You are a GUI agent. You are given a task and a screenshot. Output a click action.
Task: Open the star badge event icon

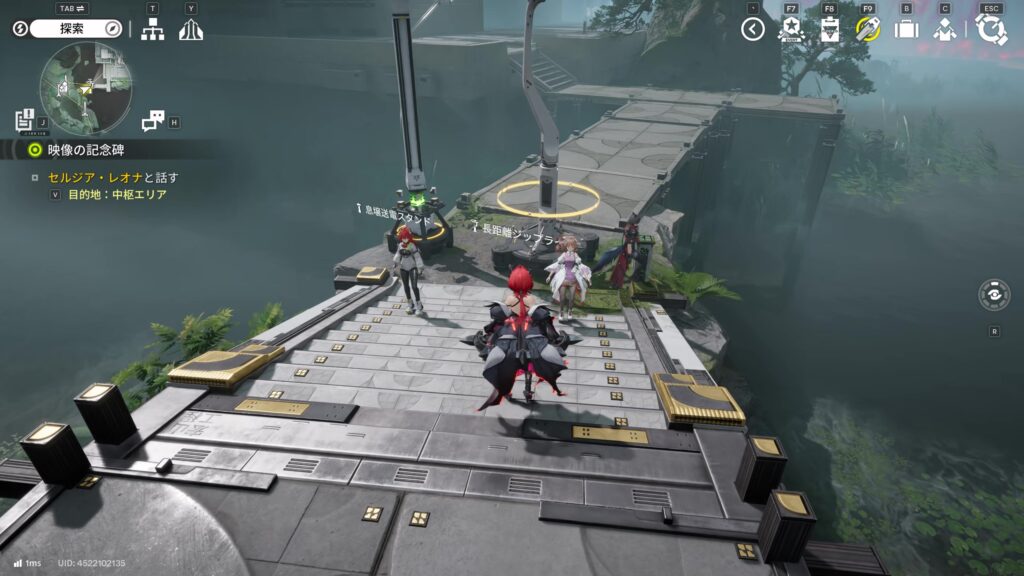791,29
